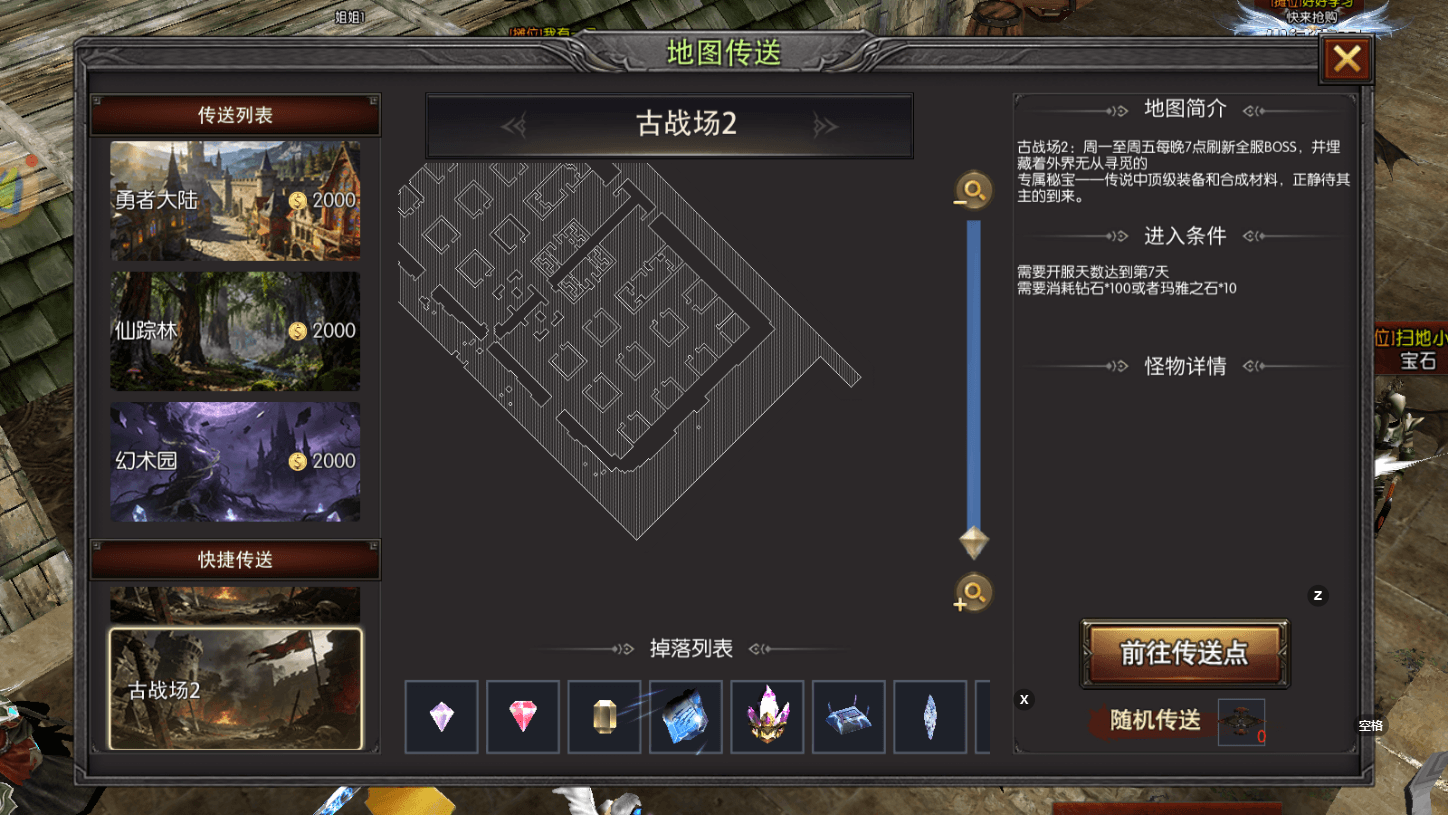The width and height of the screenshot is (1448, 815).
Task: Click the crystal crown drop item
Action: [x=767, y=717]
